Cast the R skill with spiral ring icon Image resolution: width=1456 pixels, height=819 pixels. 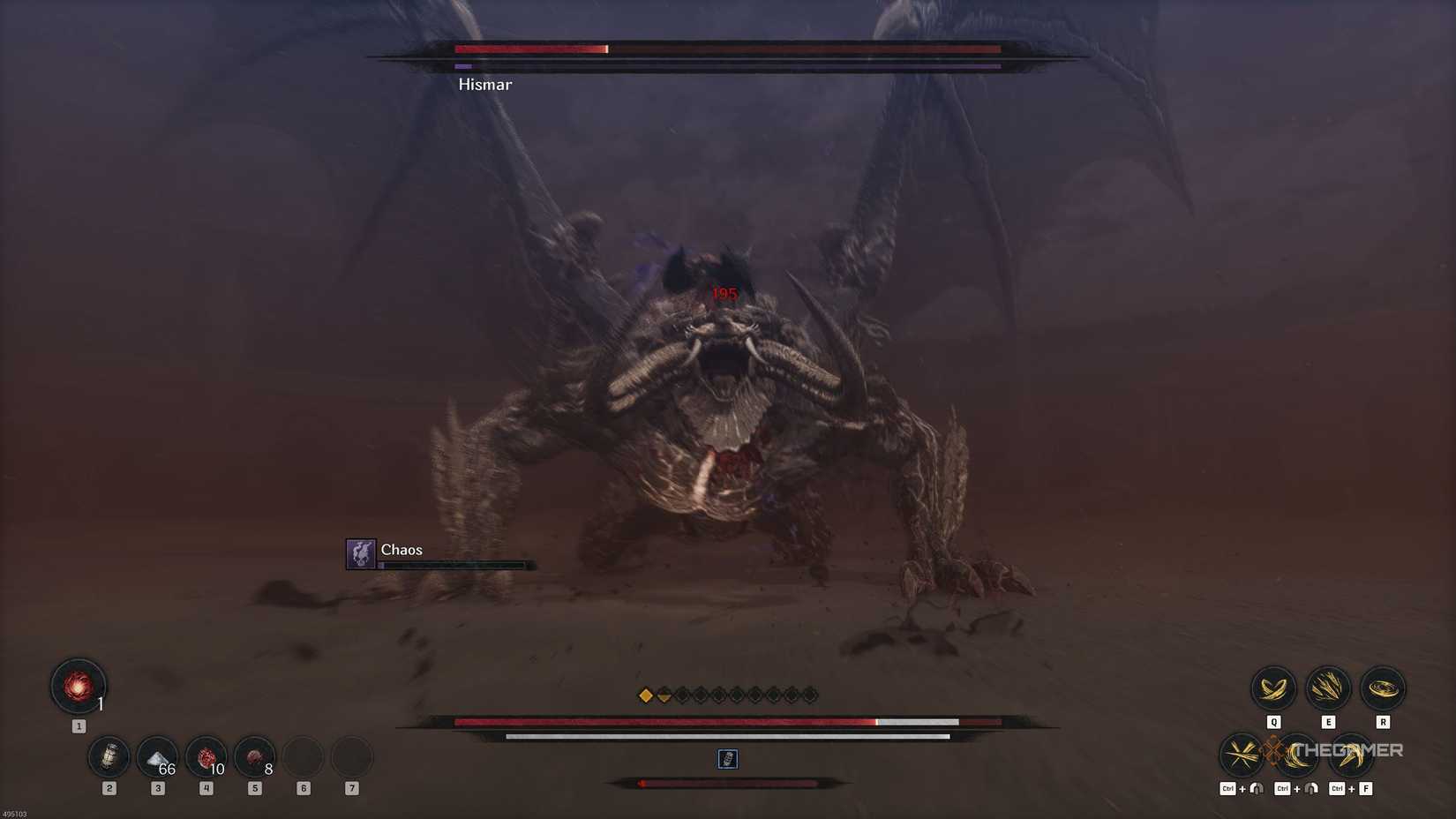click(x=1383, y=688)
